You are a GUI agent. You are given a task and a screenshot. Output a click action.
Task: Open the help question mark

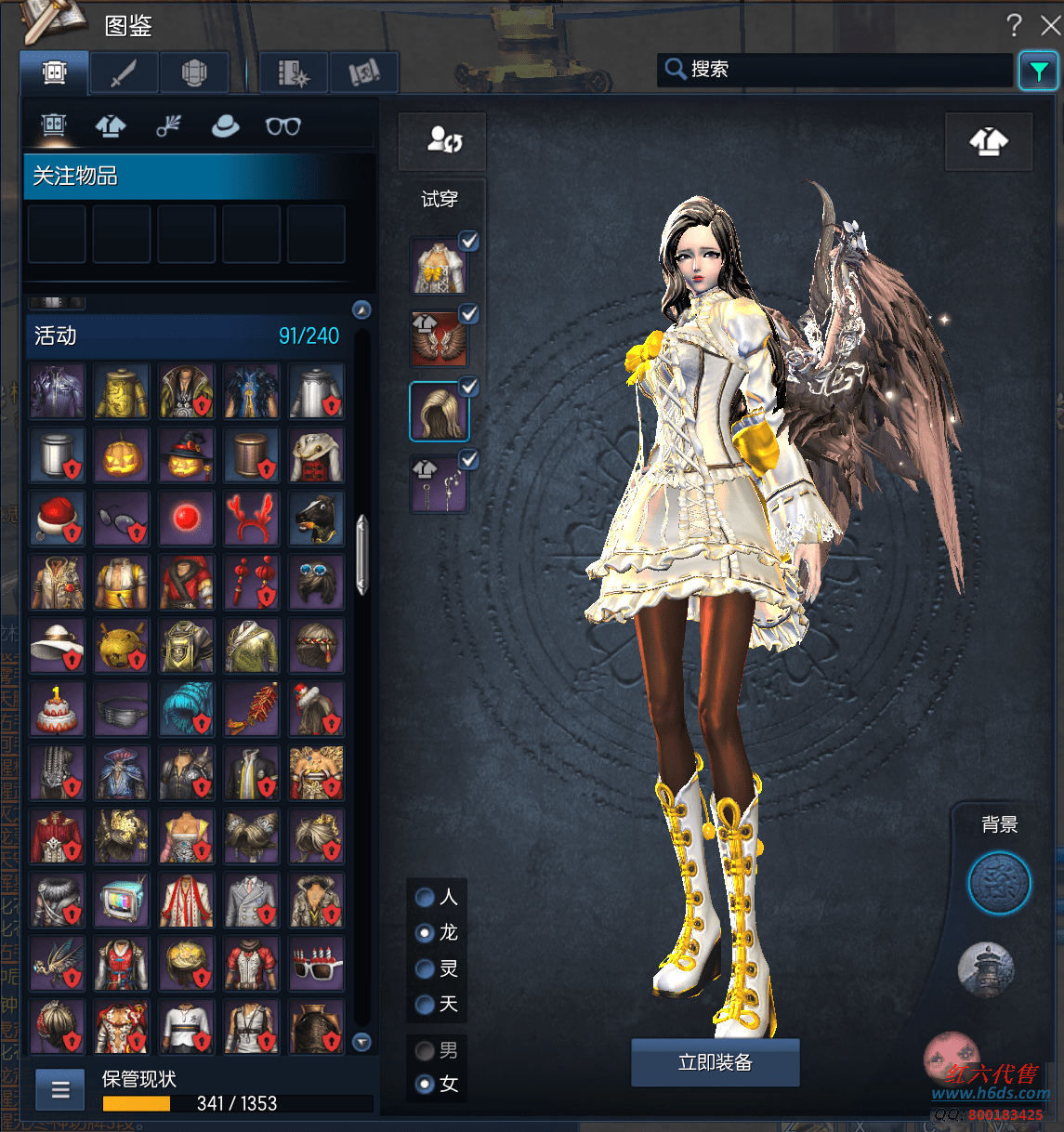coord(1014,25)
